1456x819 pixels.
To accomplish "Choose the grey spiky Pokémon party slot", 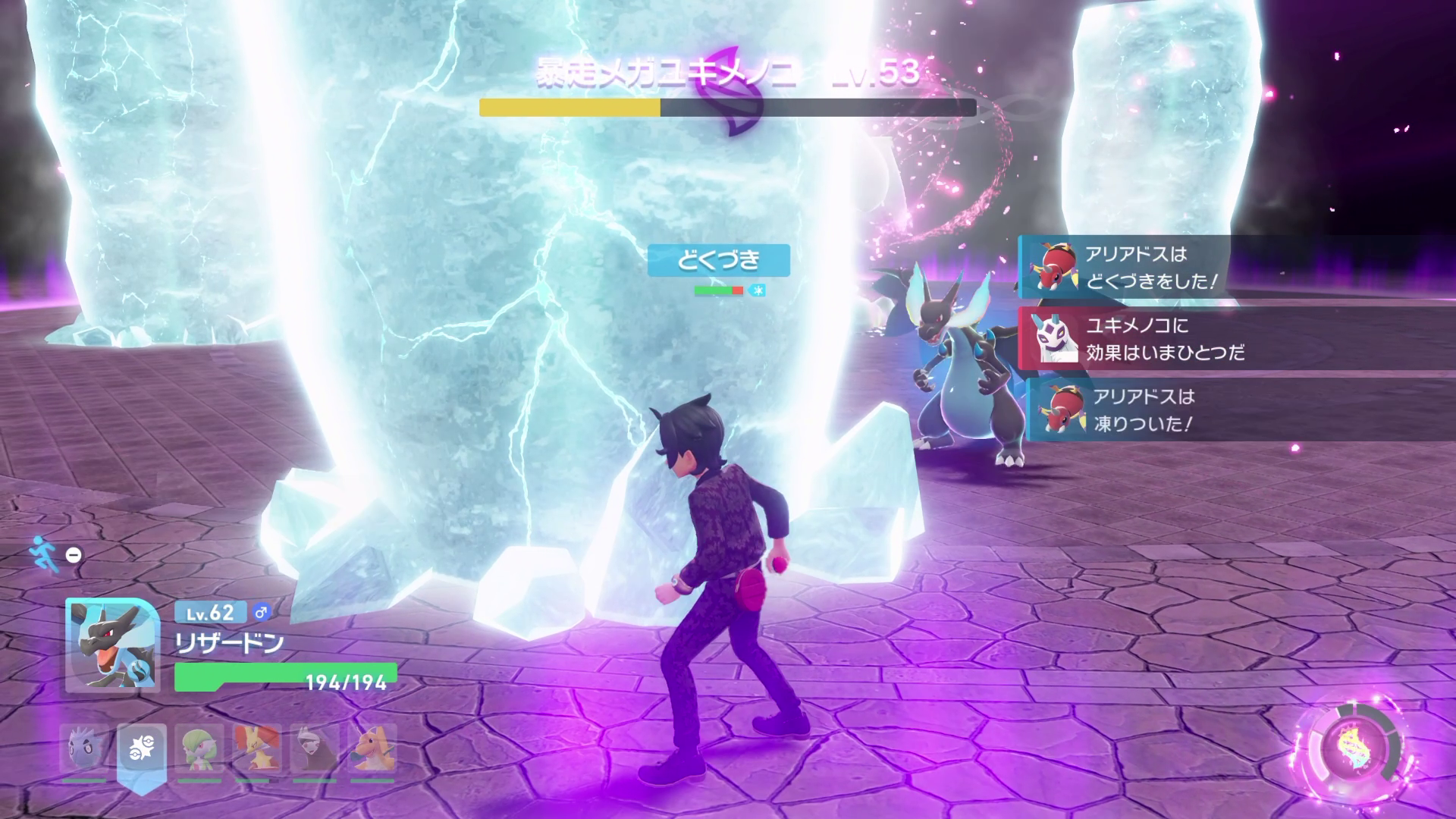I will [84, 748].
